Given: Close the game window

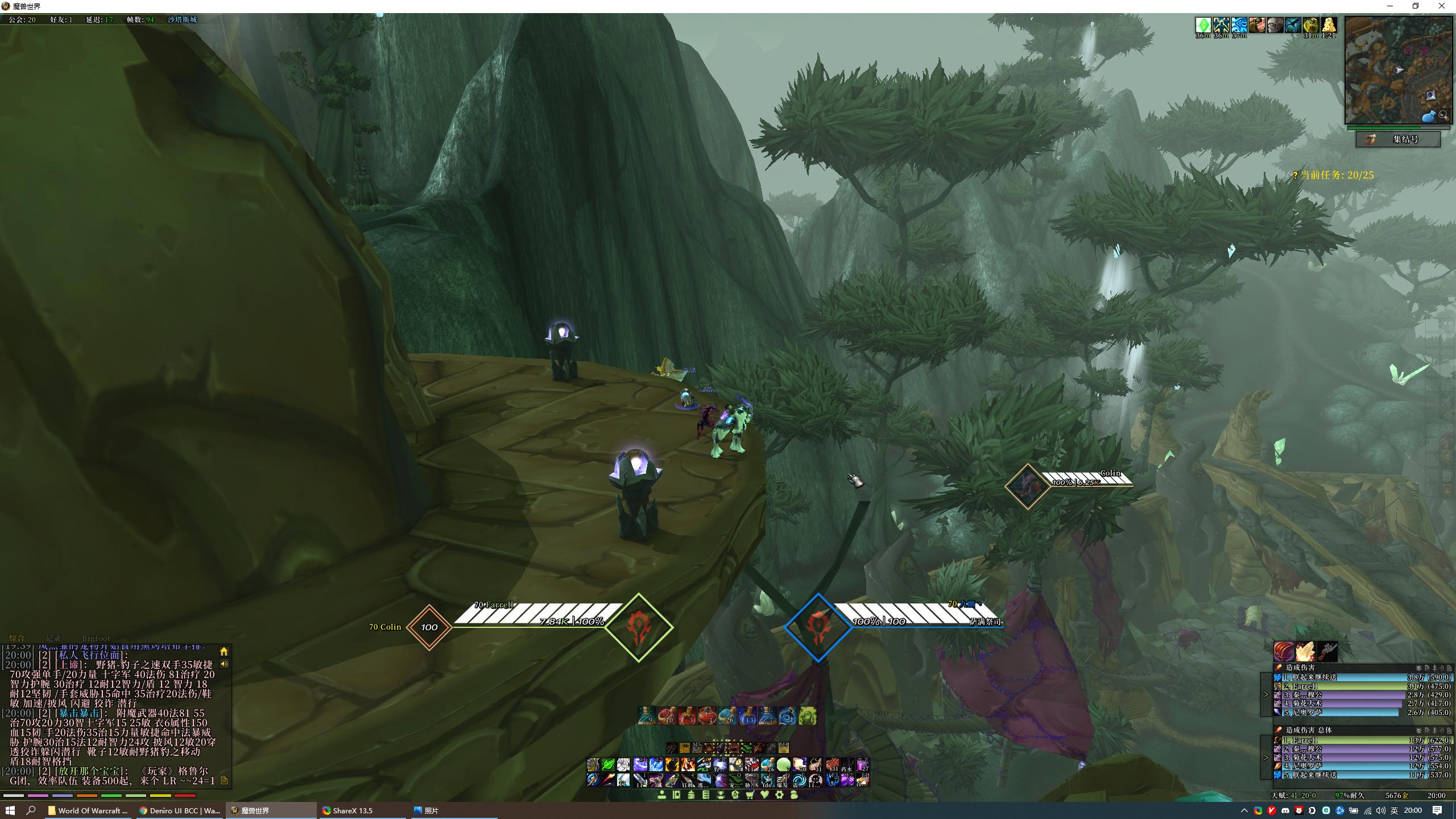Looking at the screenshot, I should click(1441, 6).
